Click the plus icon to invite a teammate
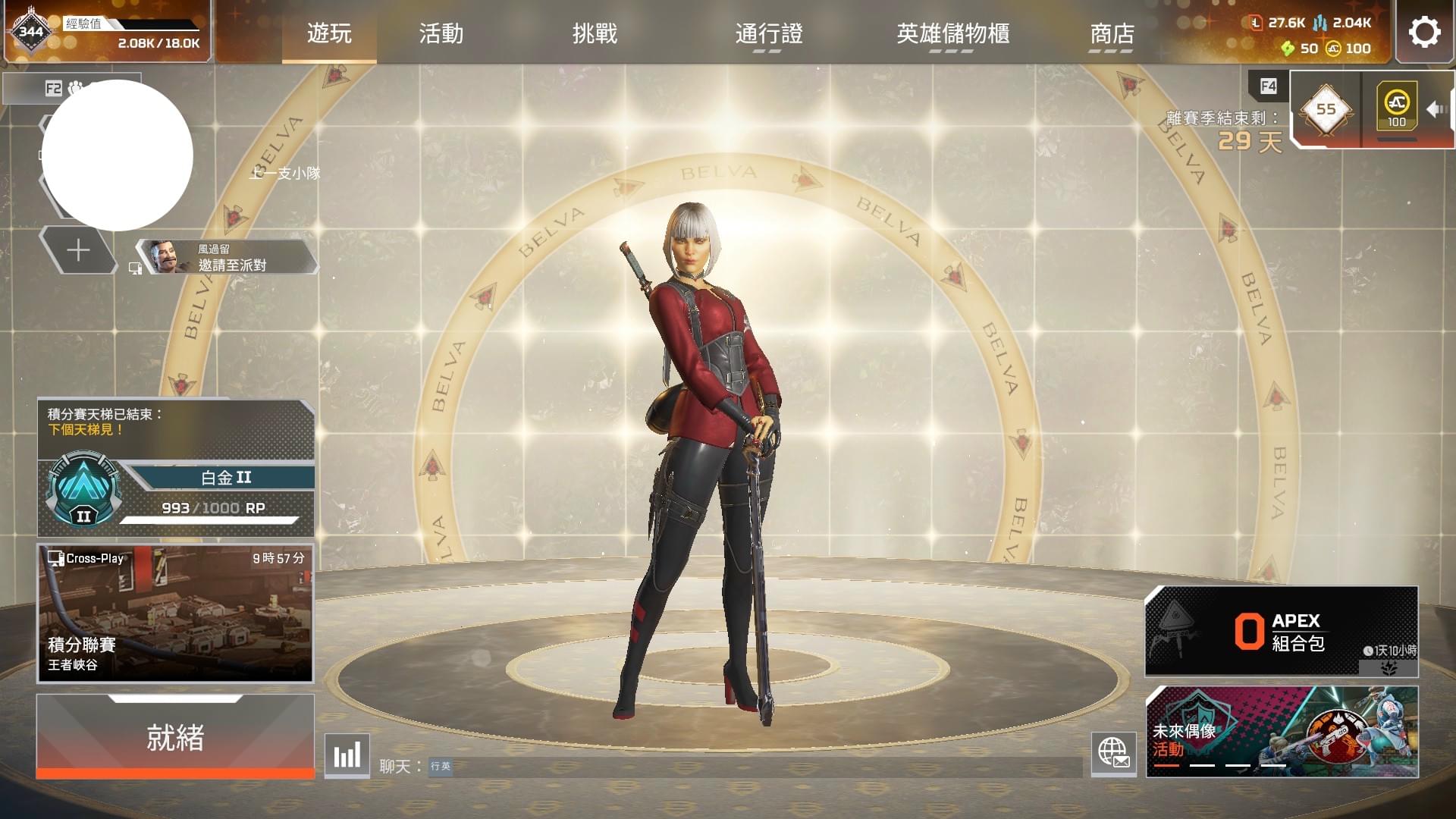Viewport: 1456px width, 819px height. (x=78, y=250)
